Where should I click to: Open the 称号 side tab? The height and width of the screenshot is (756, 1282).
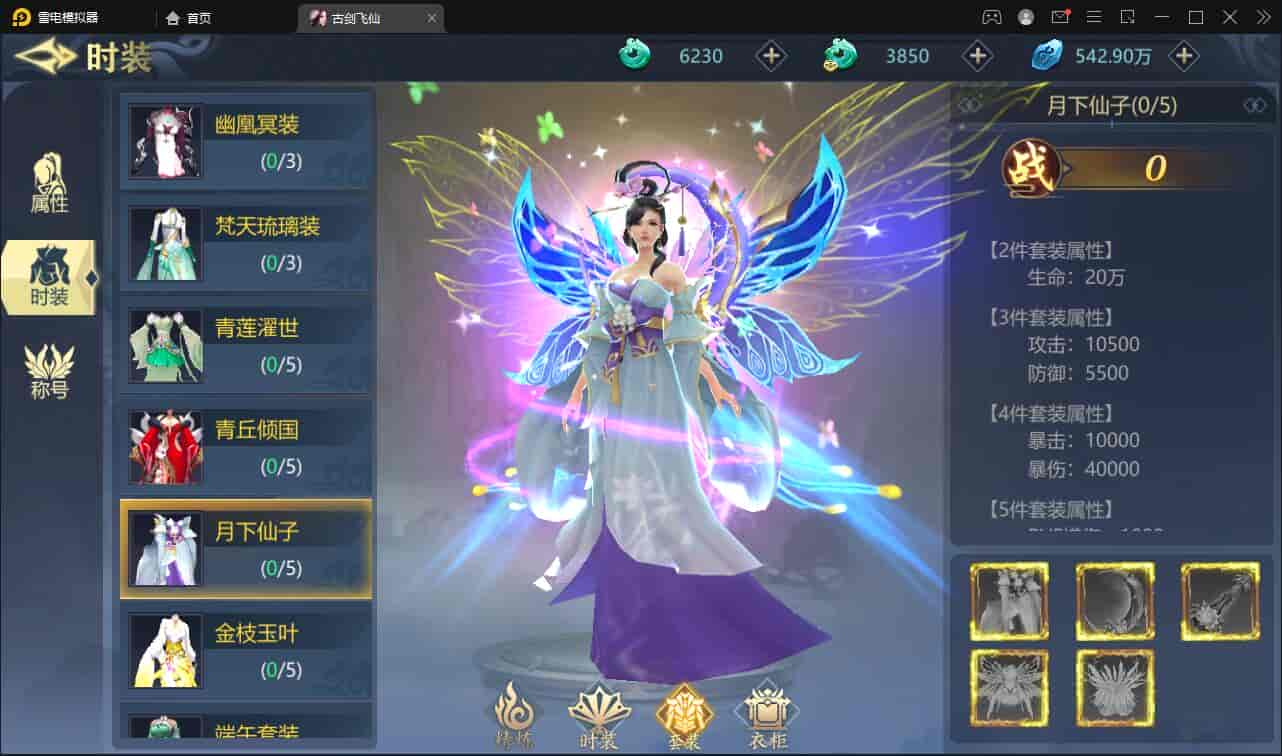pyautogui.click(x=49, y=371)
